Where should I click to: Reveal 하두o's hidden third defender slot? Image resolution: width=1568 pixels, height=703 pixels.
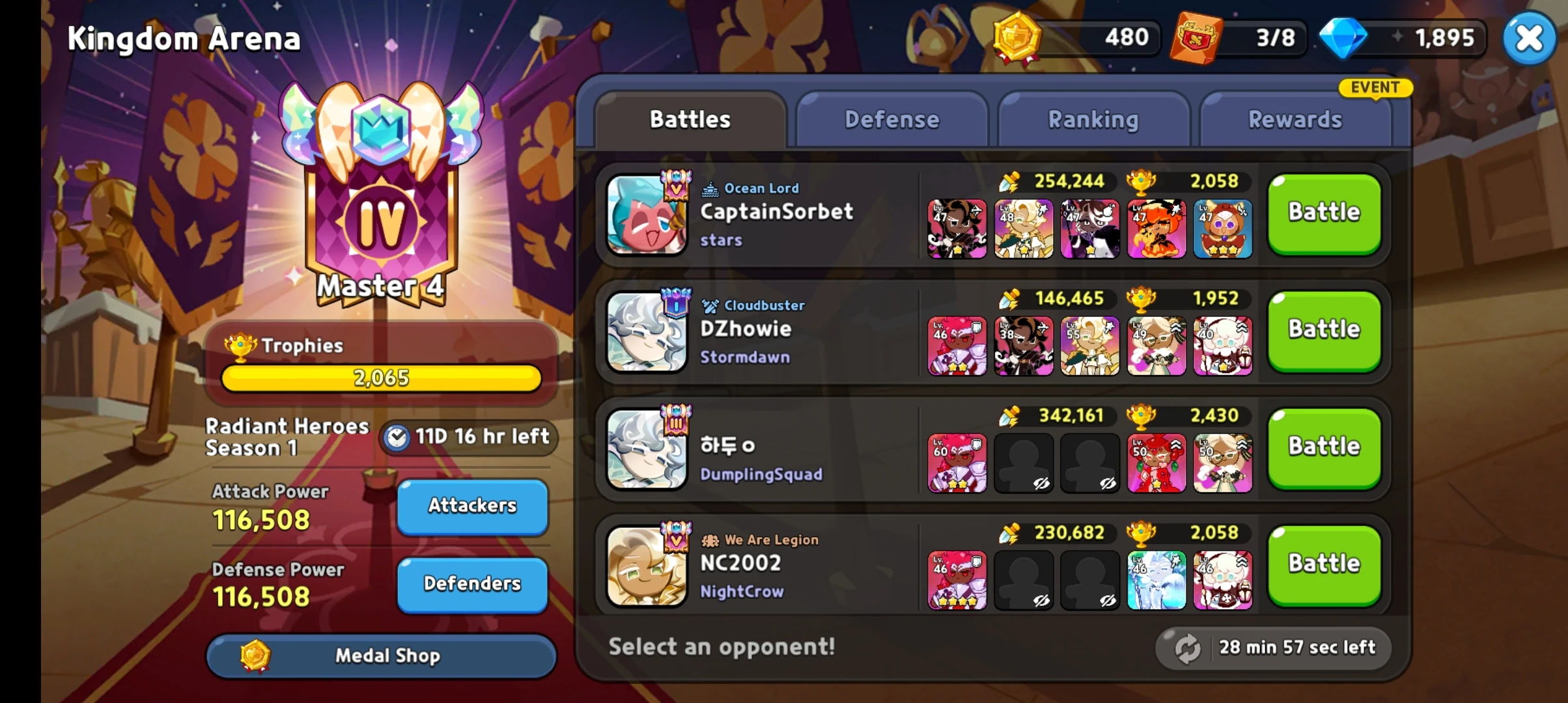(x=1090, y=462)
